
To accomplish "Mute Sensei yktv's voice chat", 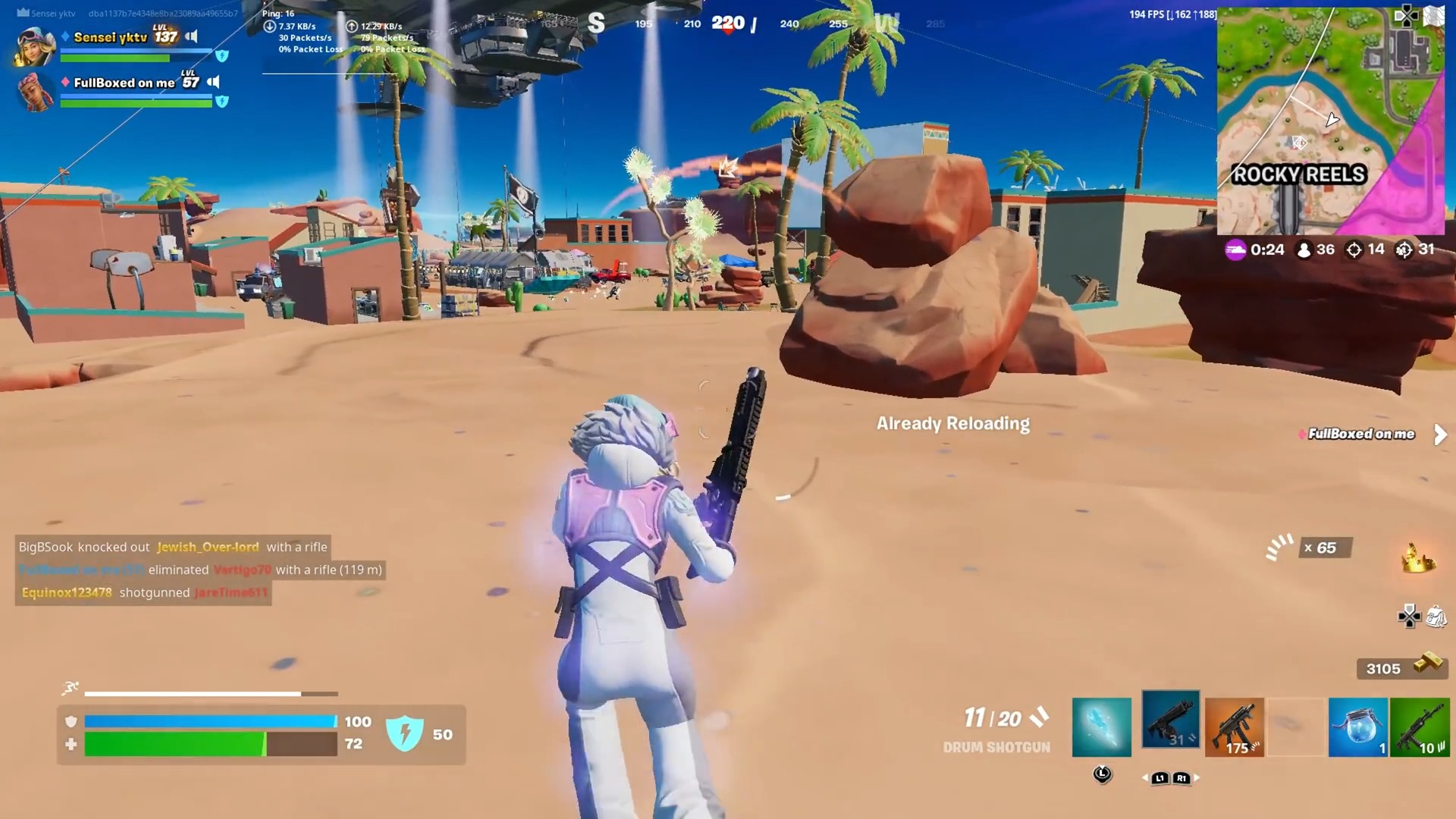I will pyautogui.click(x=193, y=36).
